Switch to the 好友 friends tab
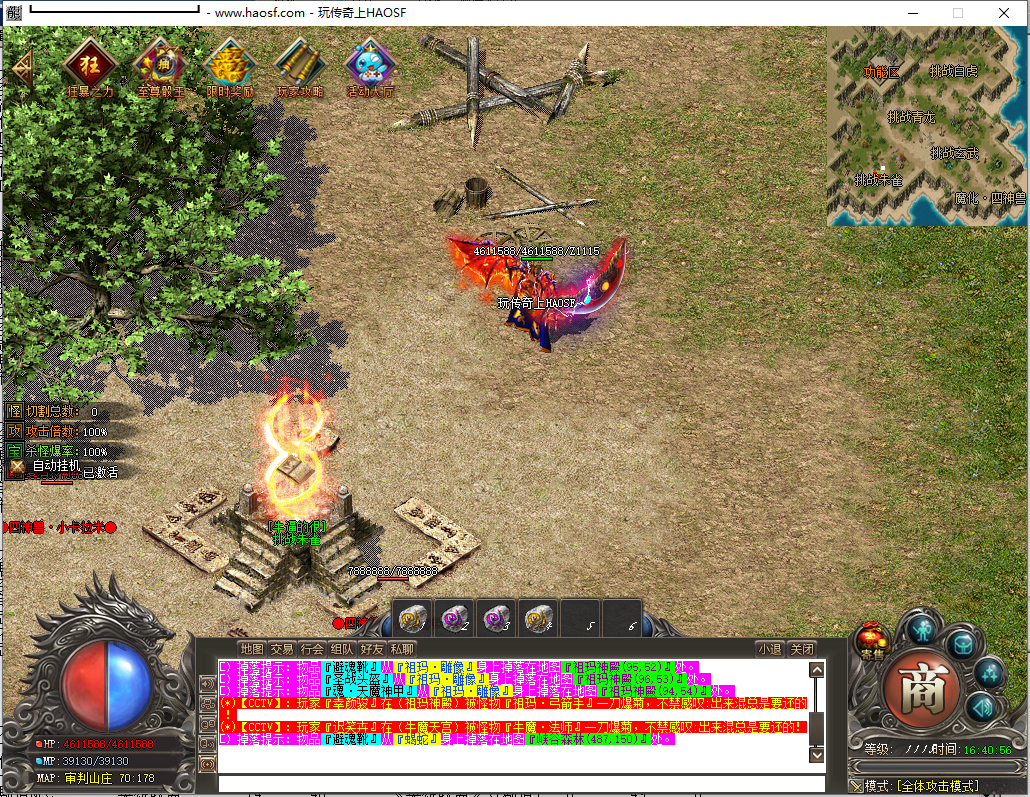Image resolution: width=1030 pixels, height=797 pixels. 372,648
